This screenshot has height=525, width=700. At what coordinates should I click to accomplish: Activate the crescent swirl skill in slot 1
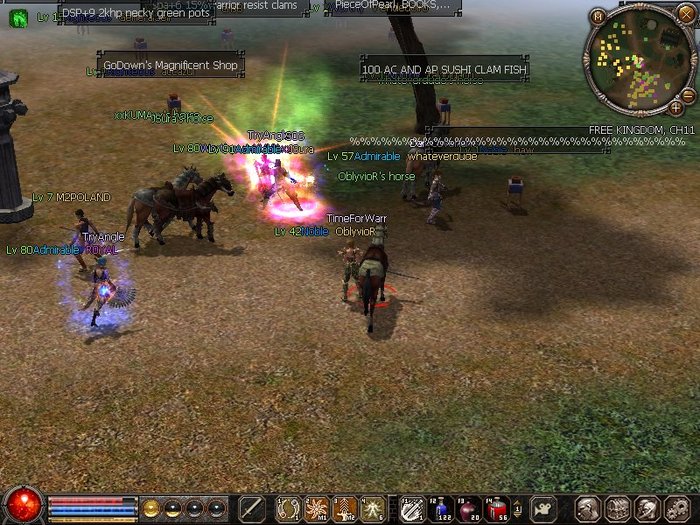[289, 508]
